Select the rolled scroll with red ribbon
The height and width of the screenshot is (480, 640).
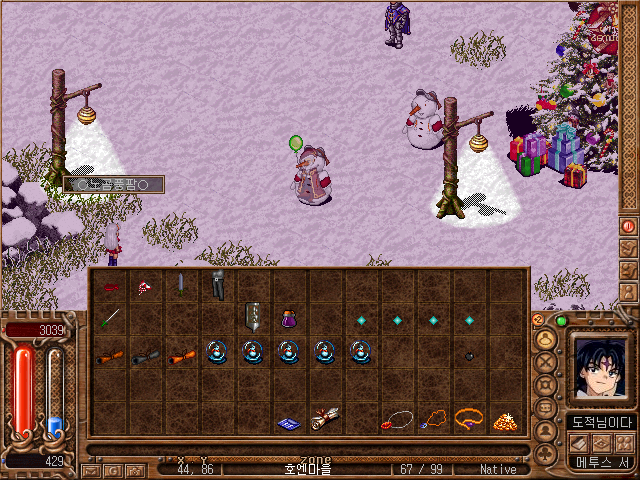[325, 419]
